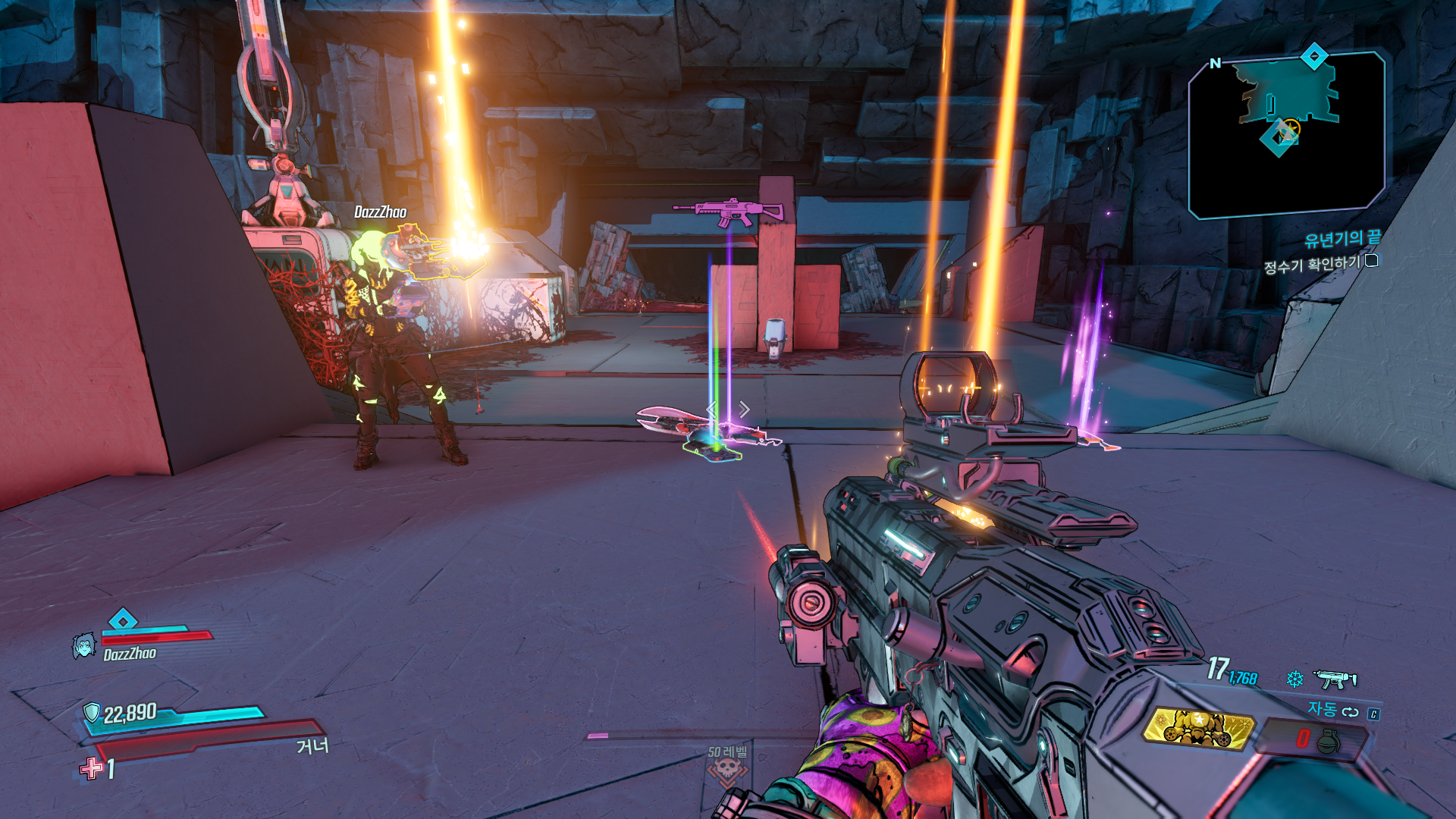Click the equipped SMG weapon icon
This screenshot has height=819, width=1456.
coord(1335,678)
